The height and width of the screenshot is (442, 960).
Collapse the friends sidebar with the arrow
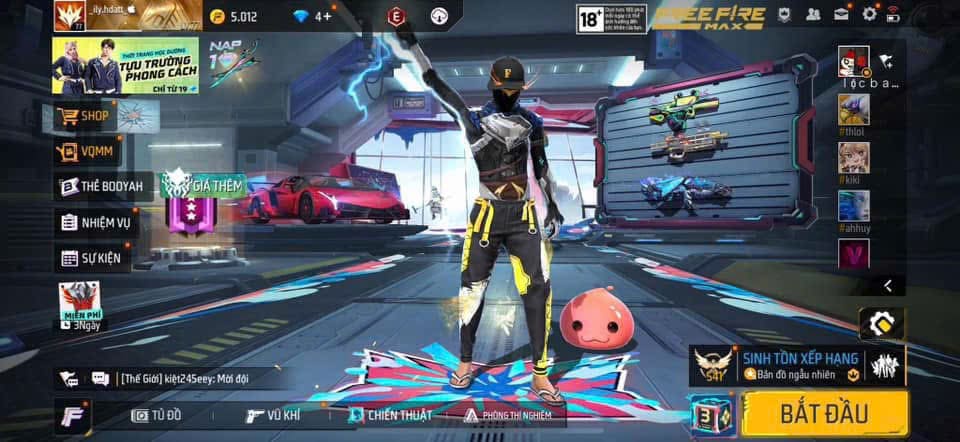[887, 286]
